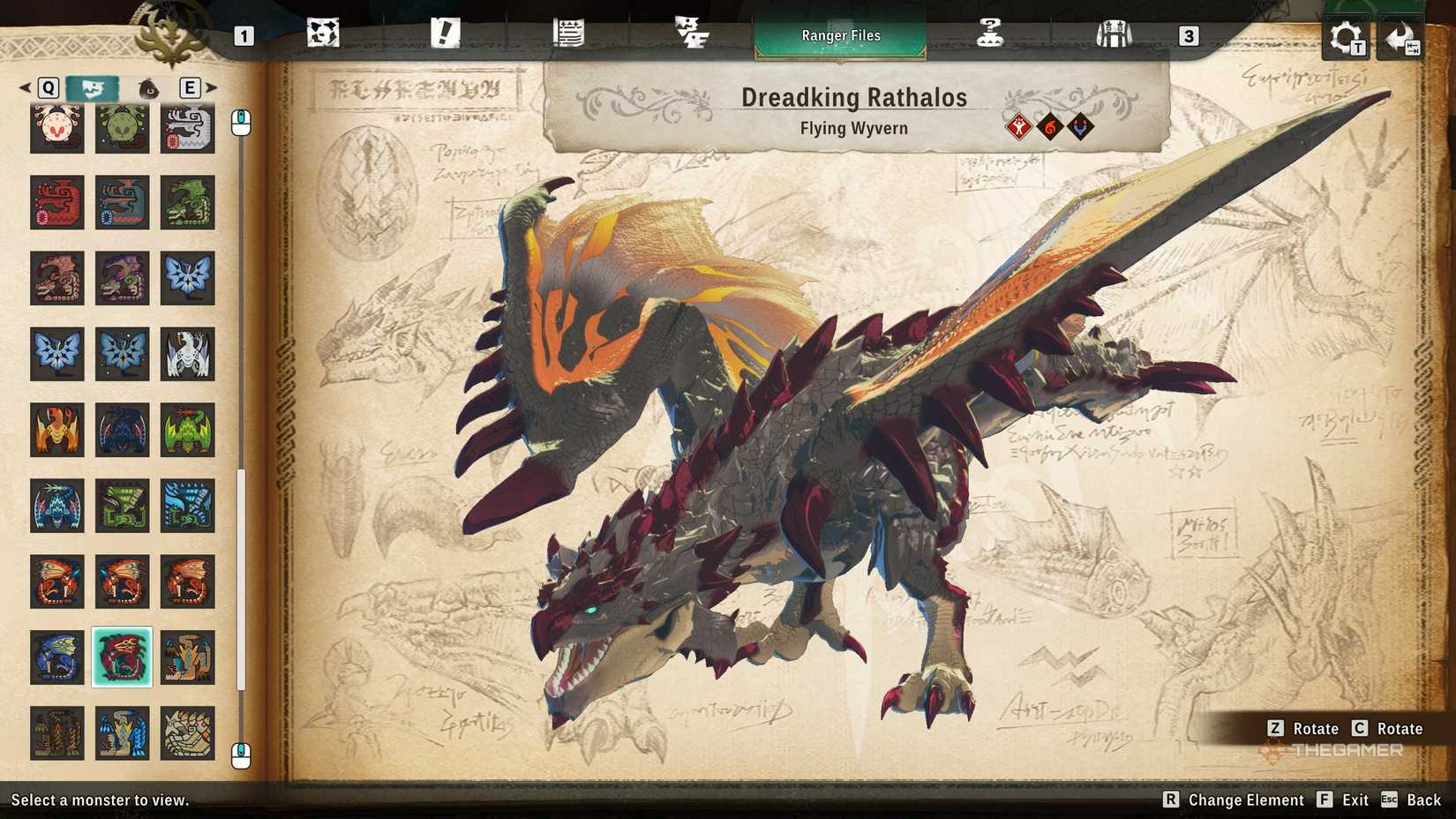Open the list document icon in the top toolbar
This screenshot has width=1456, height=819.
click(x=570, y=33)
